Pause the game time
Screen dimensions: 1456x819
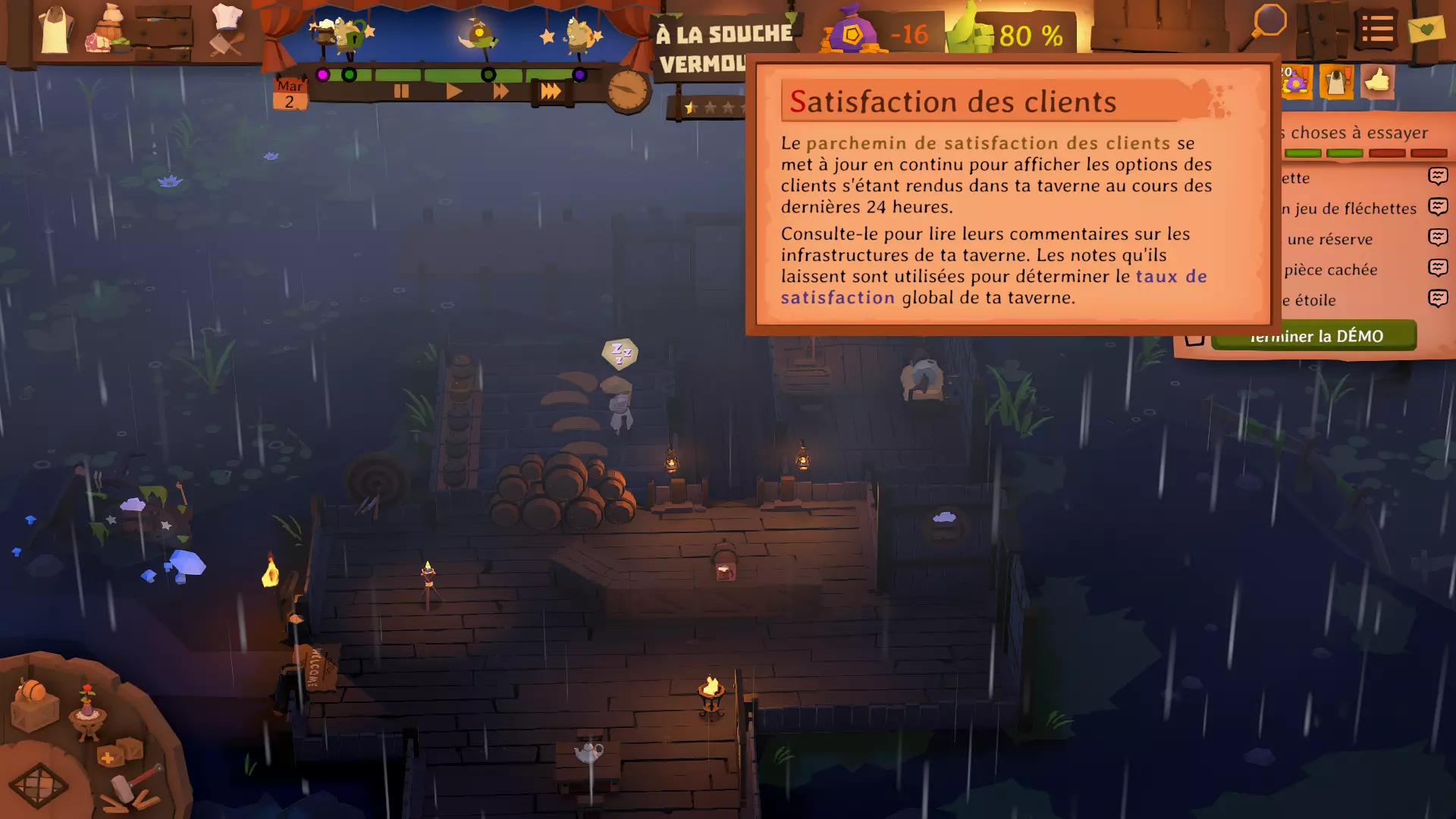(x=401, y=92)
